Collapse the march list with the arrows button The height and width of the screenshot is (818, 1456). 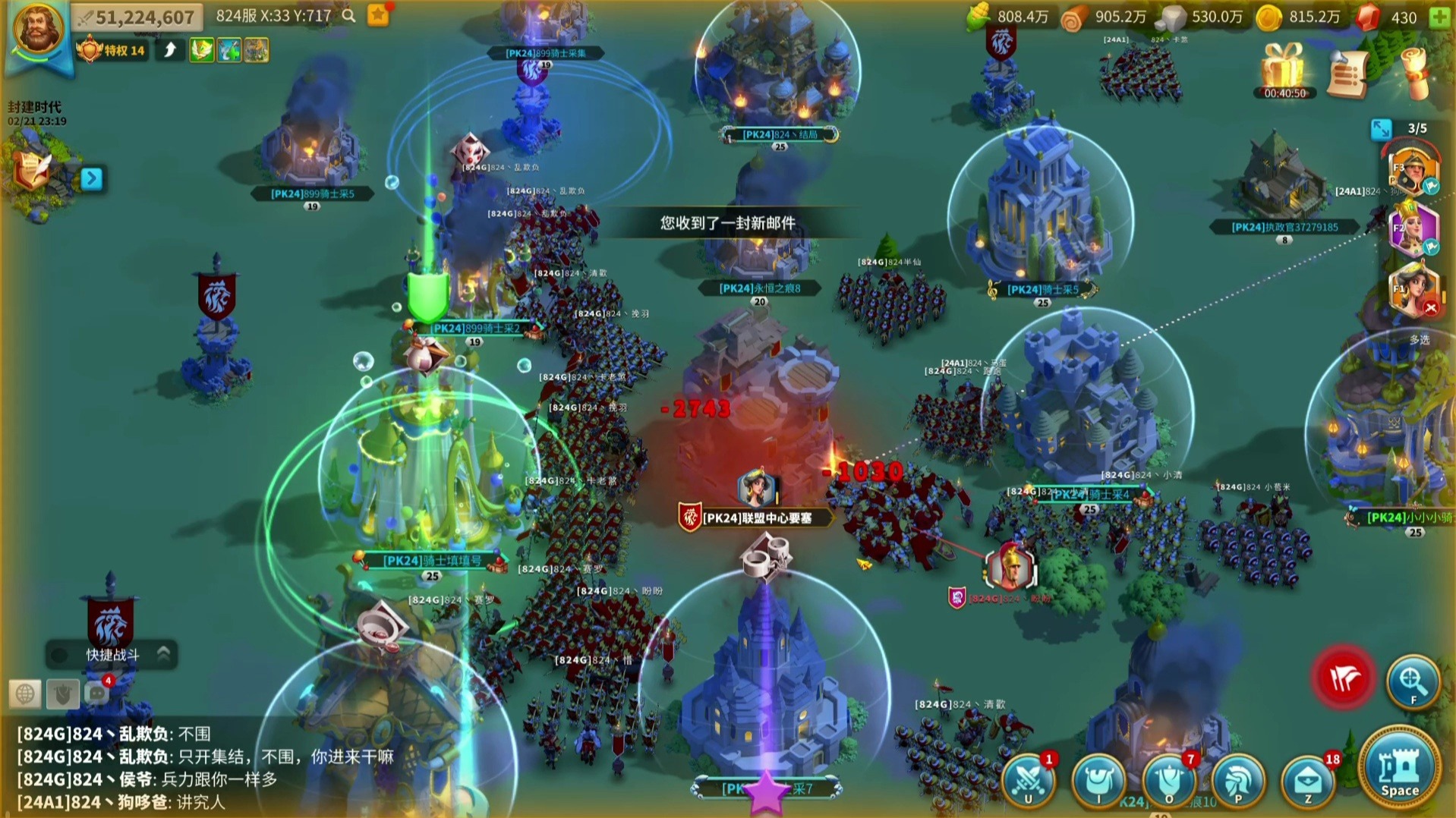(x=1380, y=129)
